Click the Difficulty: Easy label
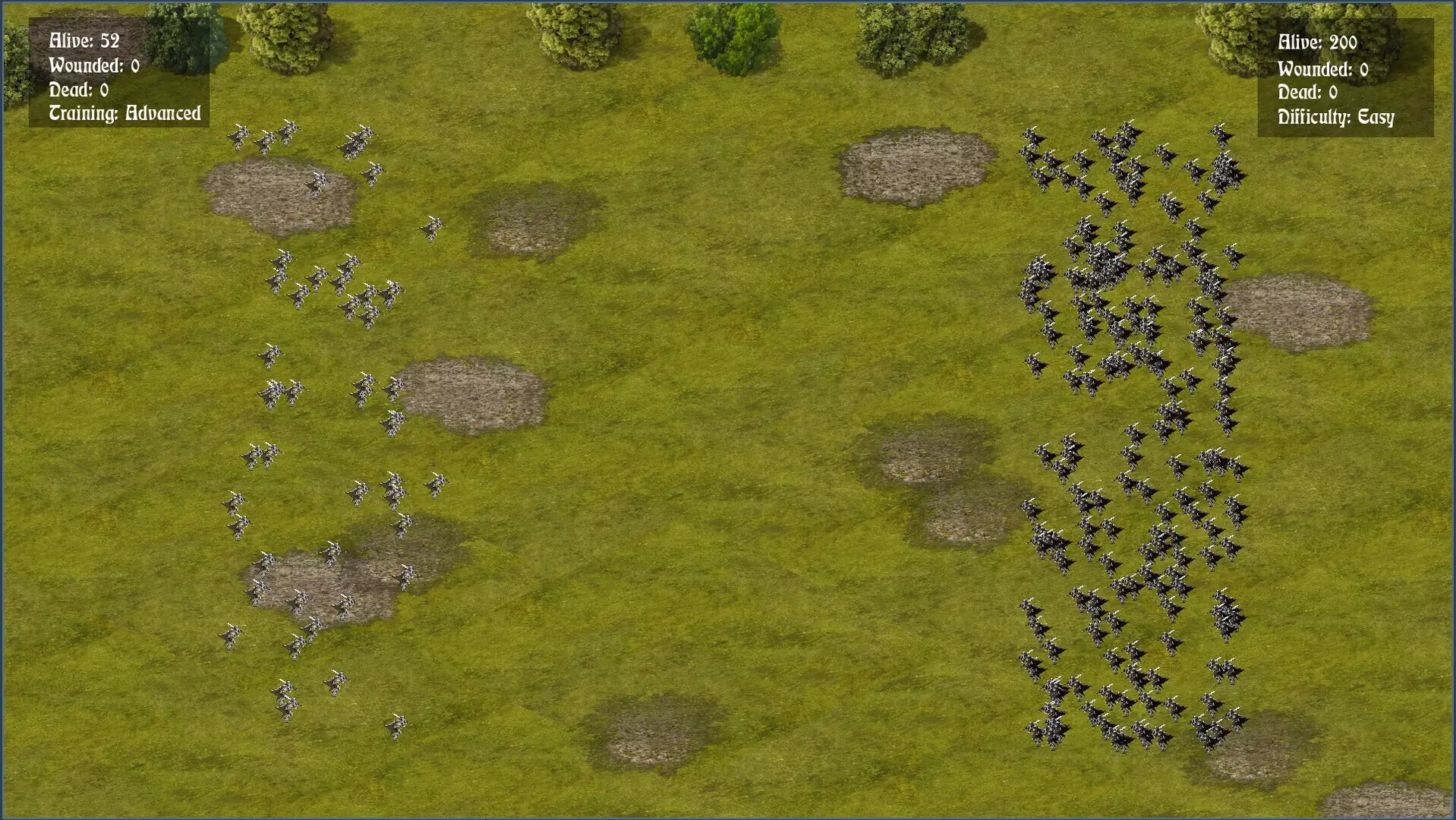 point(1336,118)
